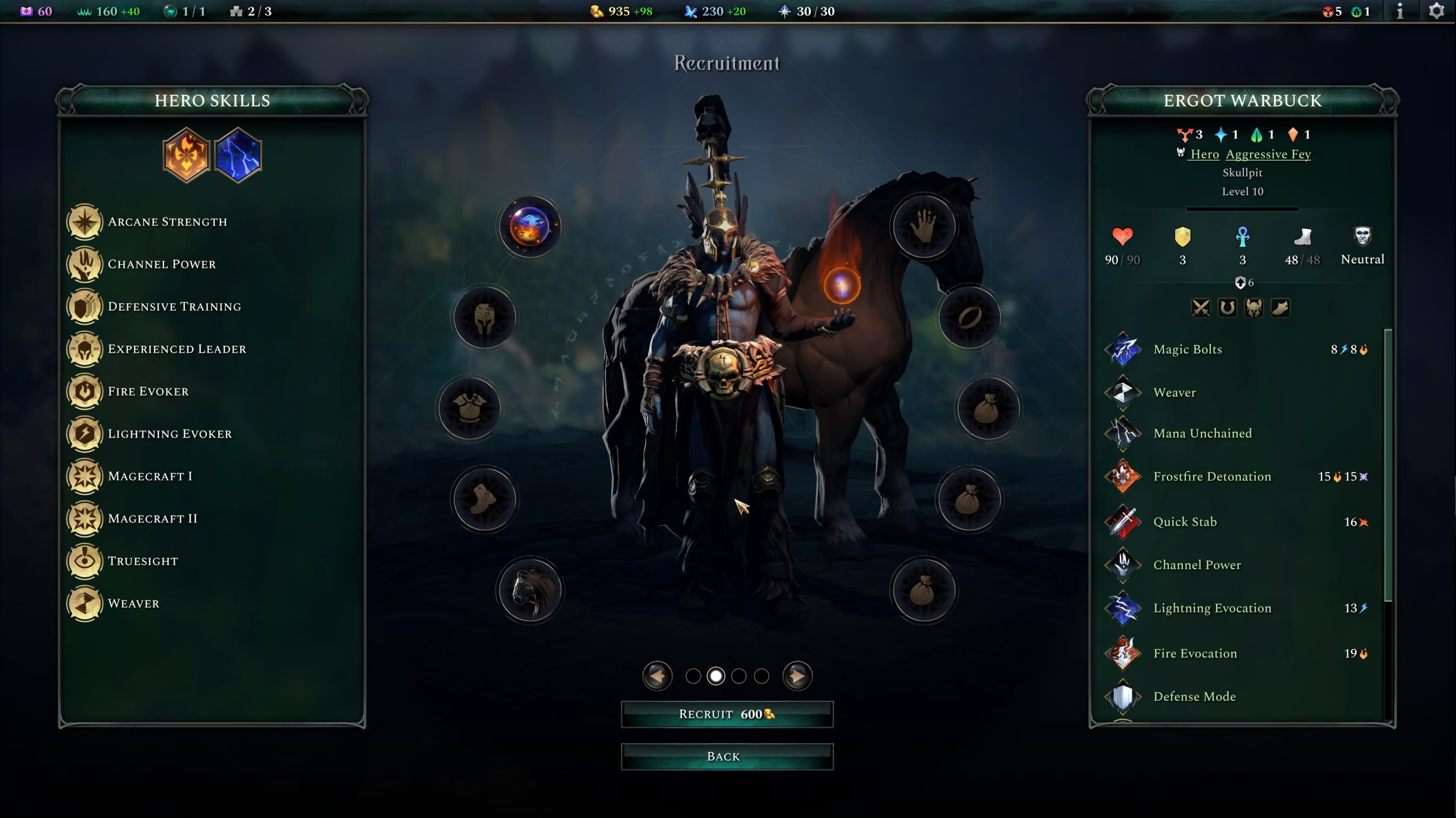1456x818 pixels.
Task: Inspect the Frostfire Detonation ability
Action: pos(1212,477)
